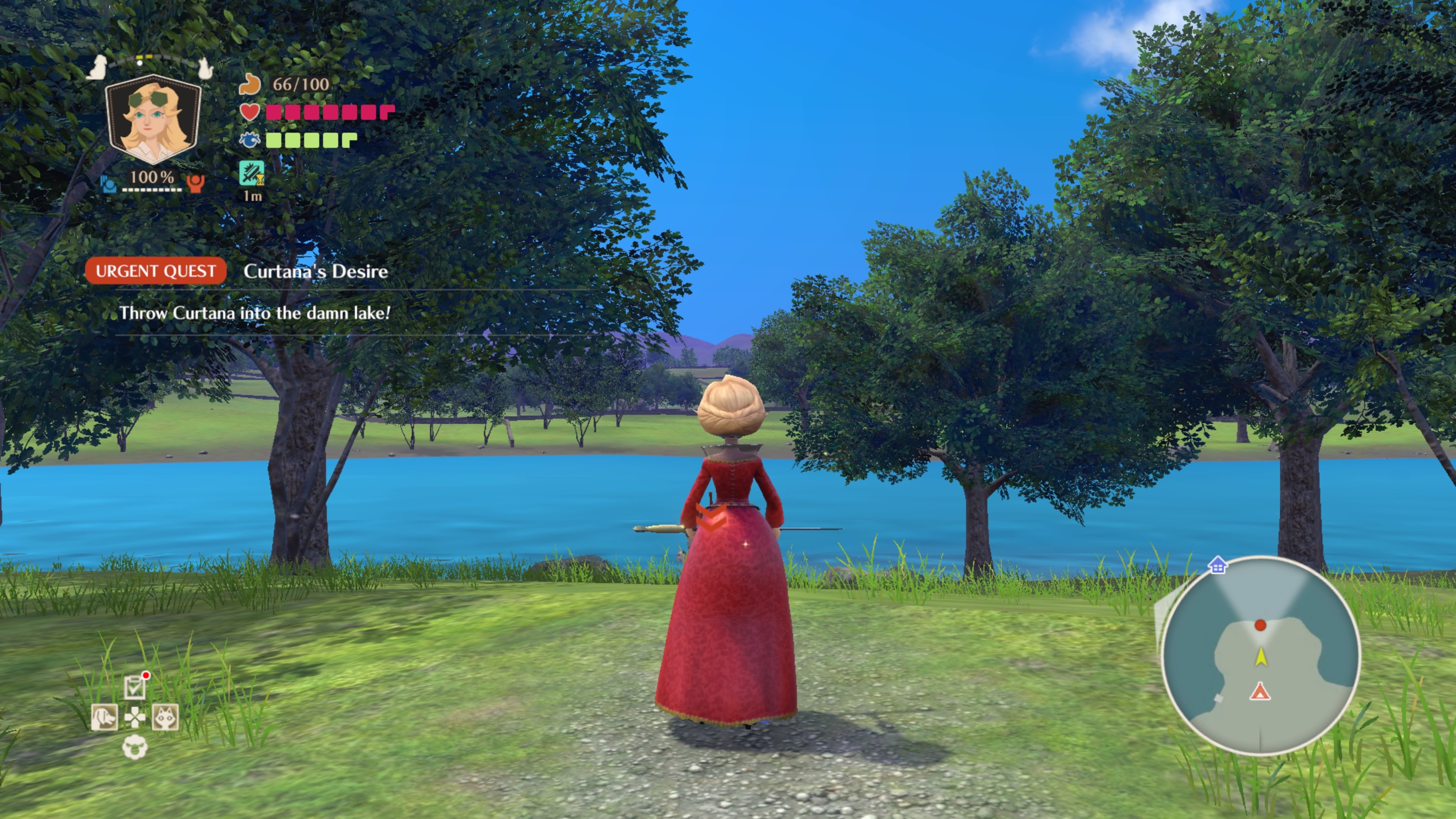Click the red quest dot on minimap

[1260, 625]
